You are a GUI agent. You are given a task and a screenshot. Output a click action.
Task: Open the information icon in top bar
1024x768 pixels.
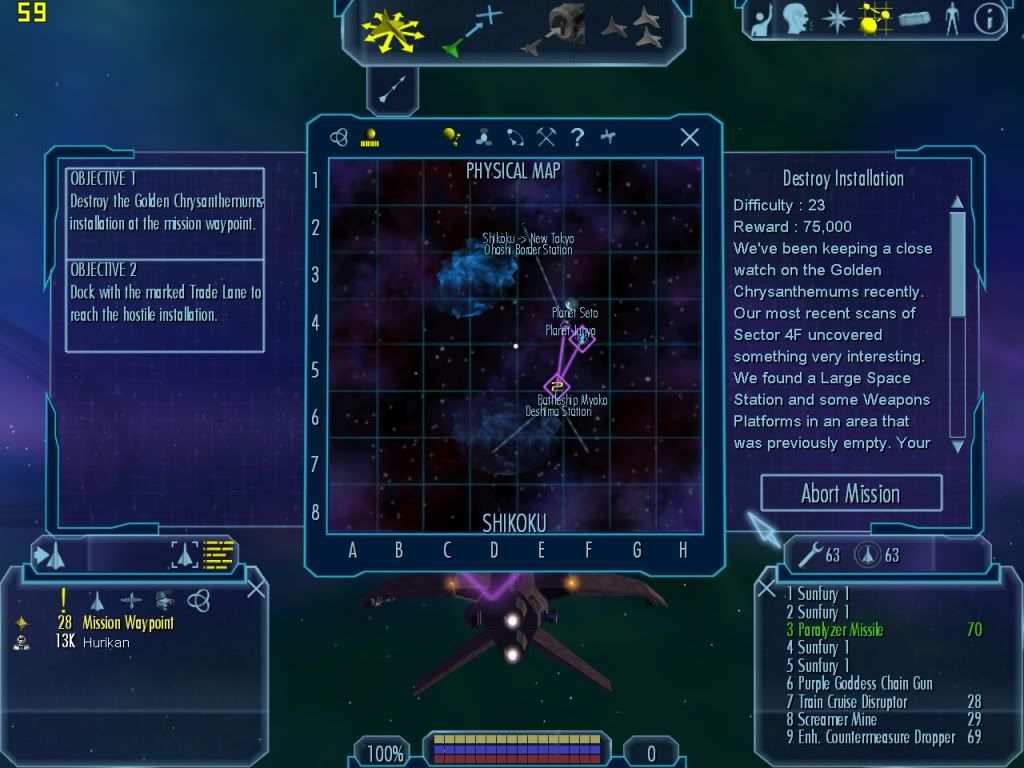point(988,20)
